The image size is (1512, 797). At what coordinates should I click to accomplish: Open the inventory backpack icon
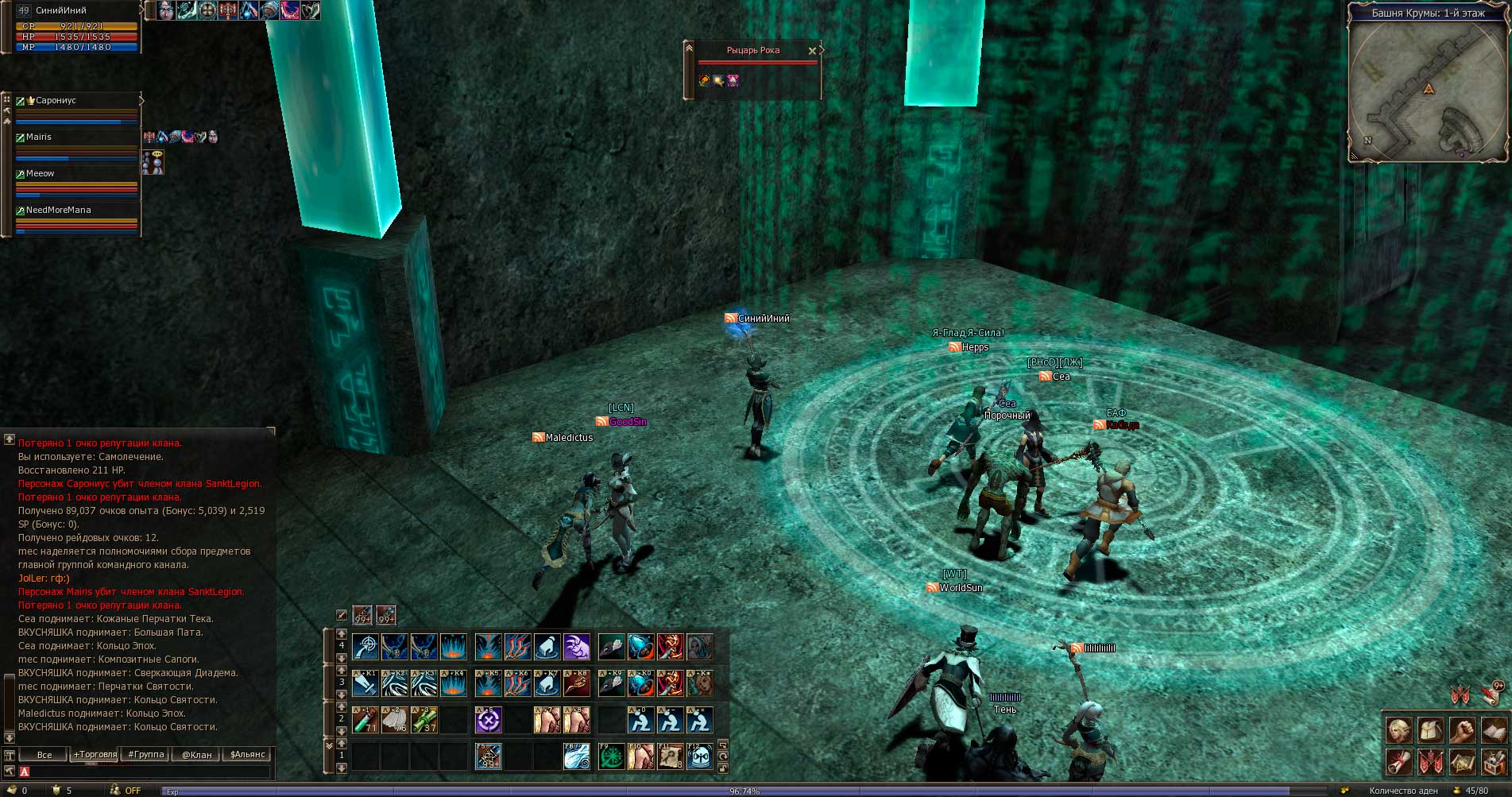click(x=1430, y=729)
